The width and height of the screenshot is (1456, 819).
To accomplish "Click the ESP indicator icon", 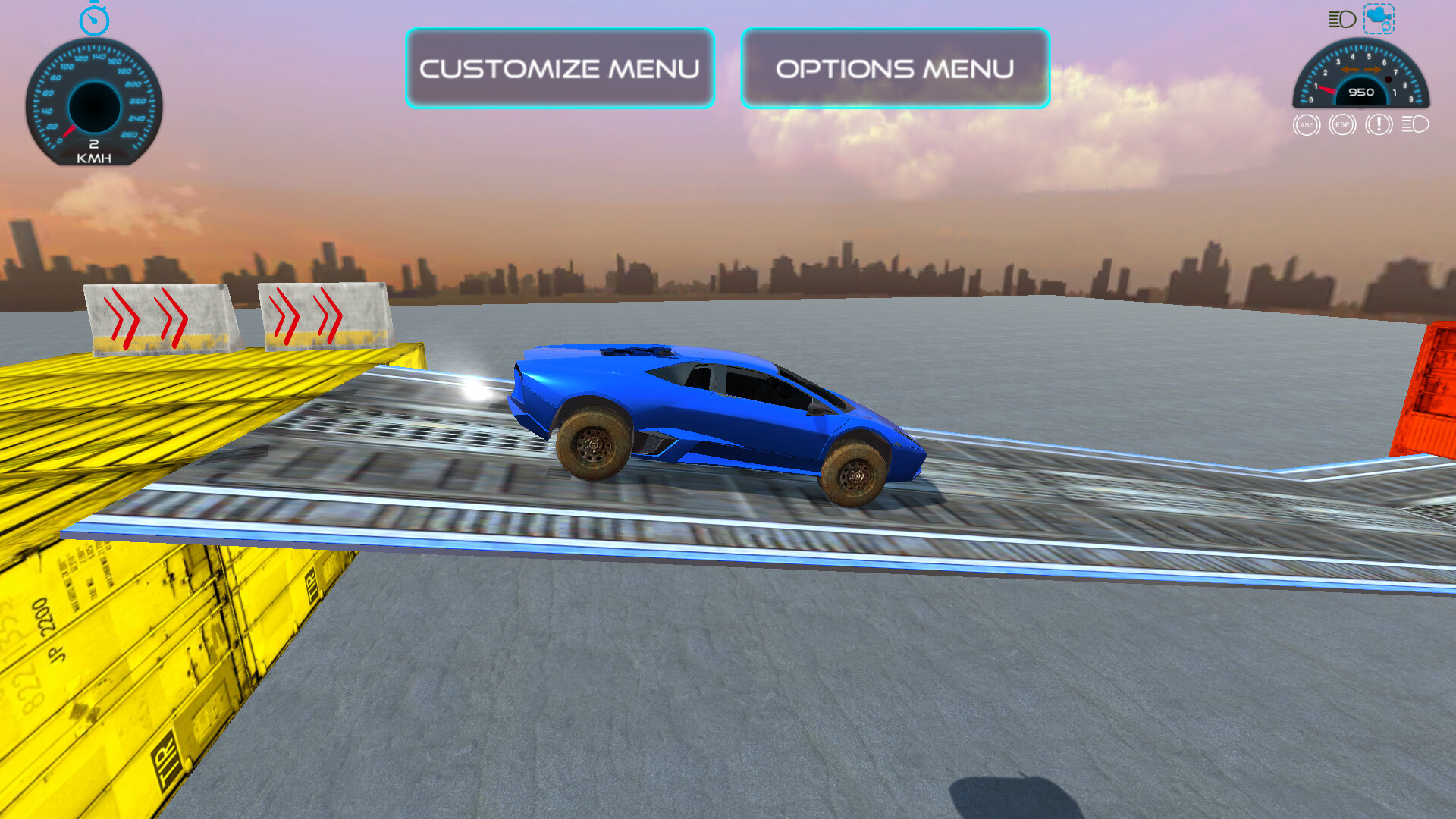I will coord(1341,124).
